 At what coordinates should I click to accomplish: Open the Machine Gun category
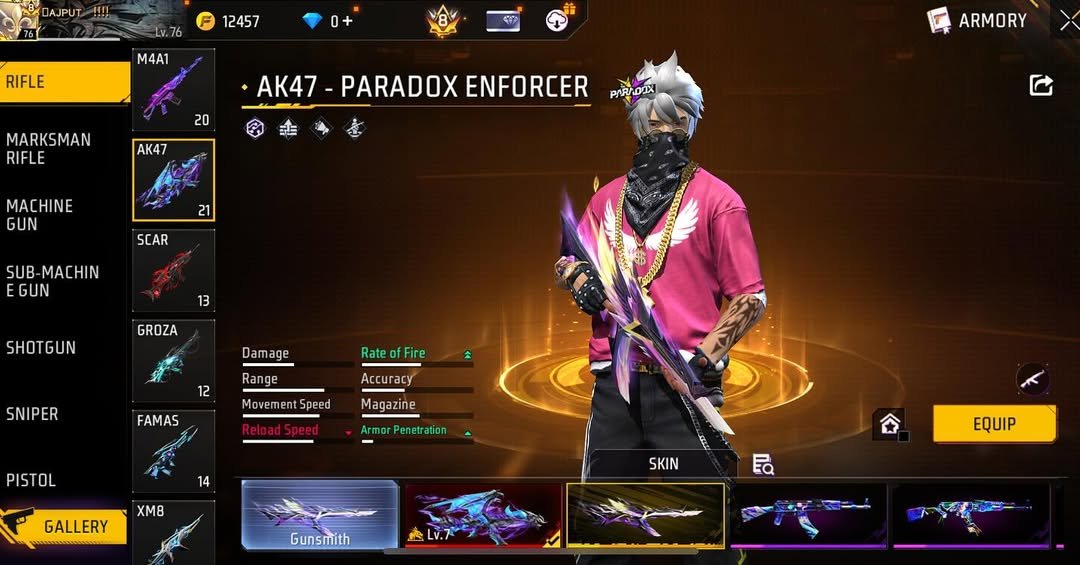point(40,215)
